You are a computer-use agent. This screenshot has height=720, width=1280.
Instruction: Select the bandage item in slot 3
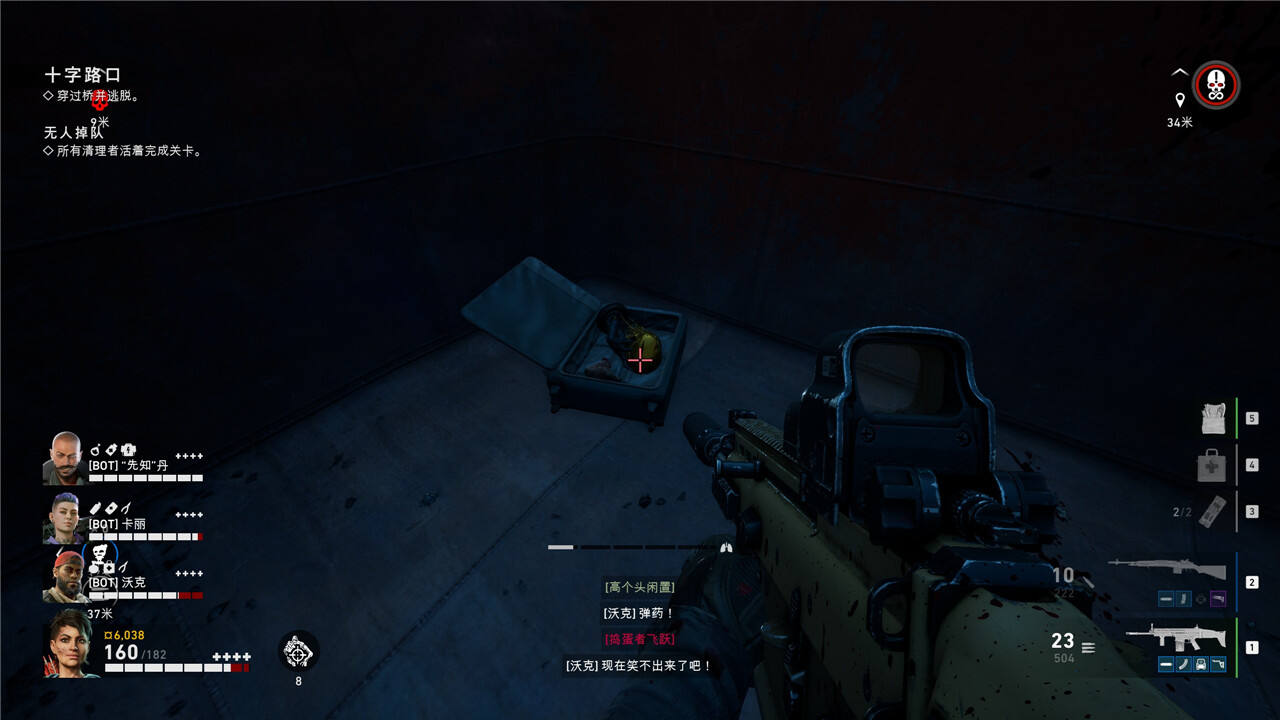pyautogui.click(x=1211, y=511)
